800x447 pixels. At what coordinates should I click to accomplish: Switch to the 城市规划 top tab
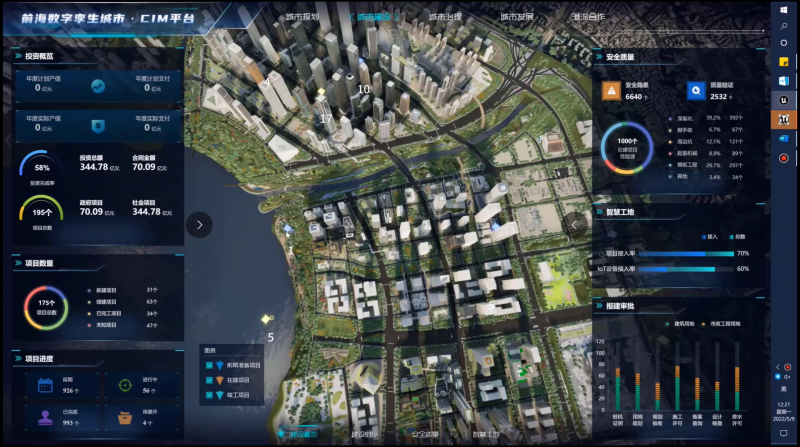pos(302,17)
